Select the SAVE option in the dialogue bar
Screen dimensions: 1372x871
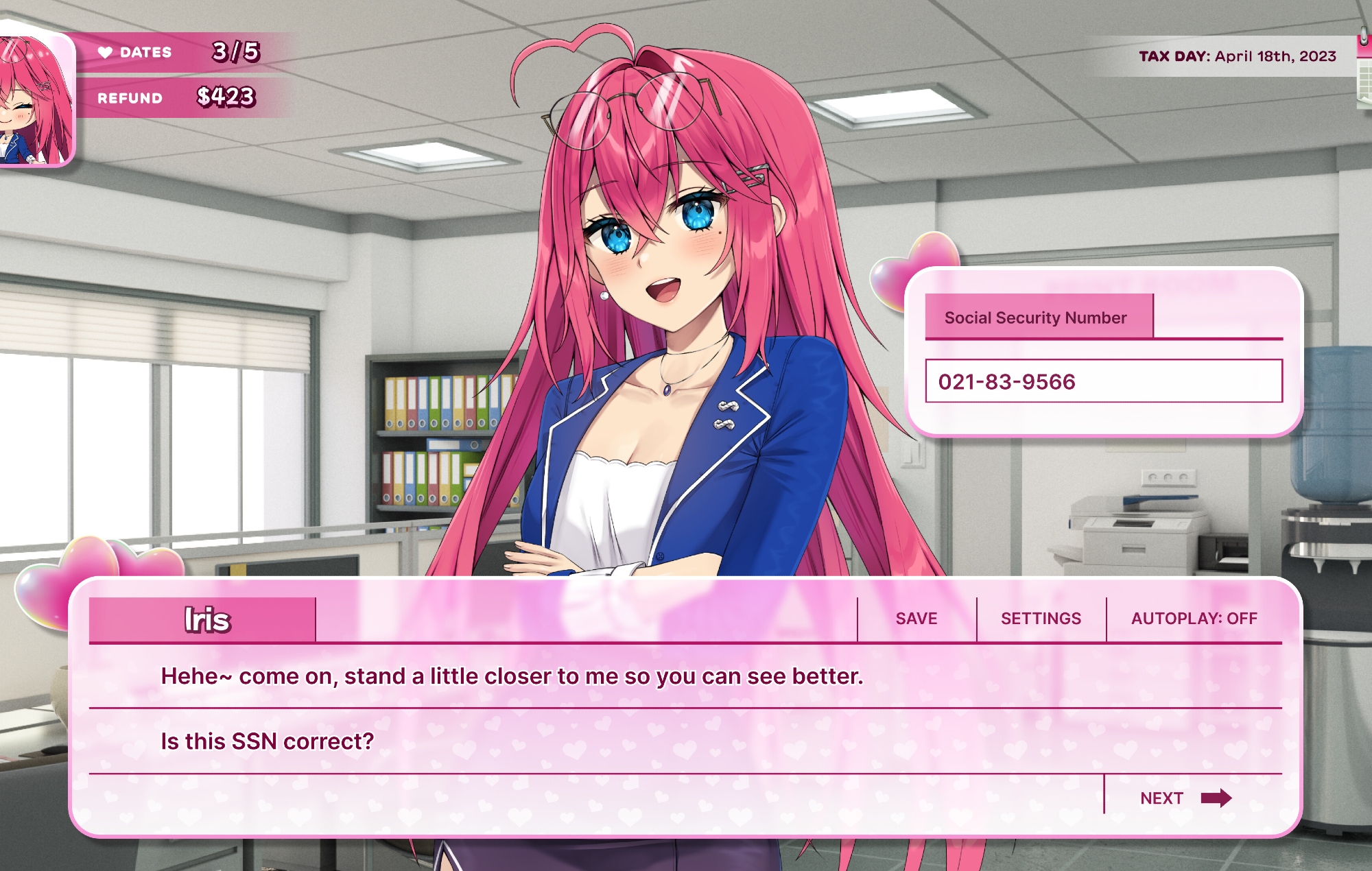[x=915, y=618]
